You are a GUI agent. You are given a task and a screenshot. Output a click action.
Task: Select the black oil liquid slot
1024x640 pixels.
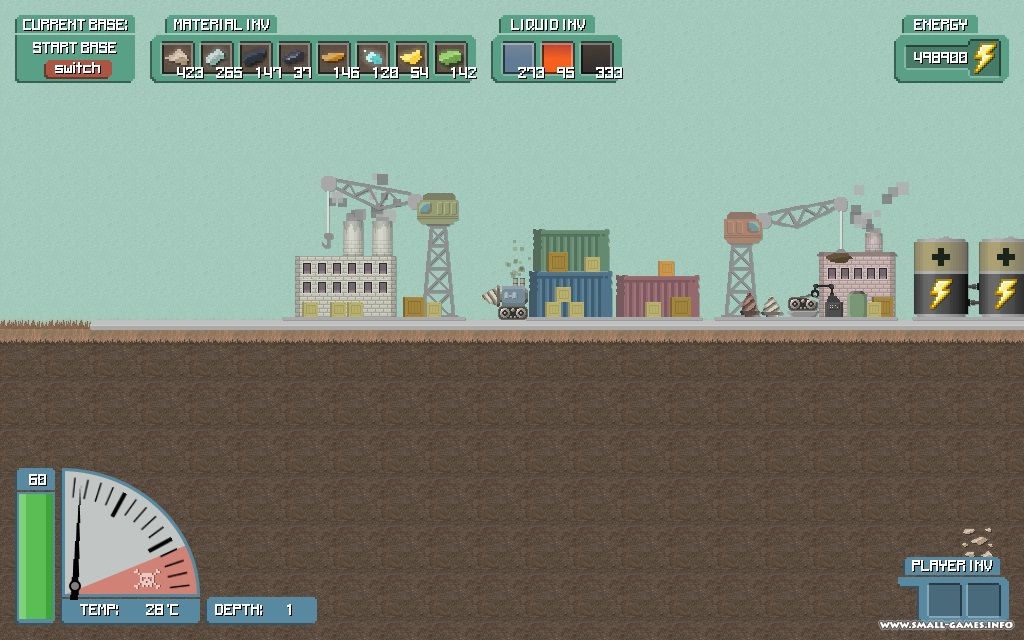(x=596, y=57)
